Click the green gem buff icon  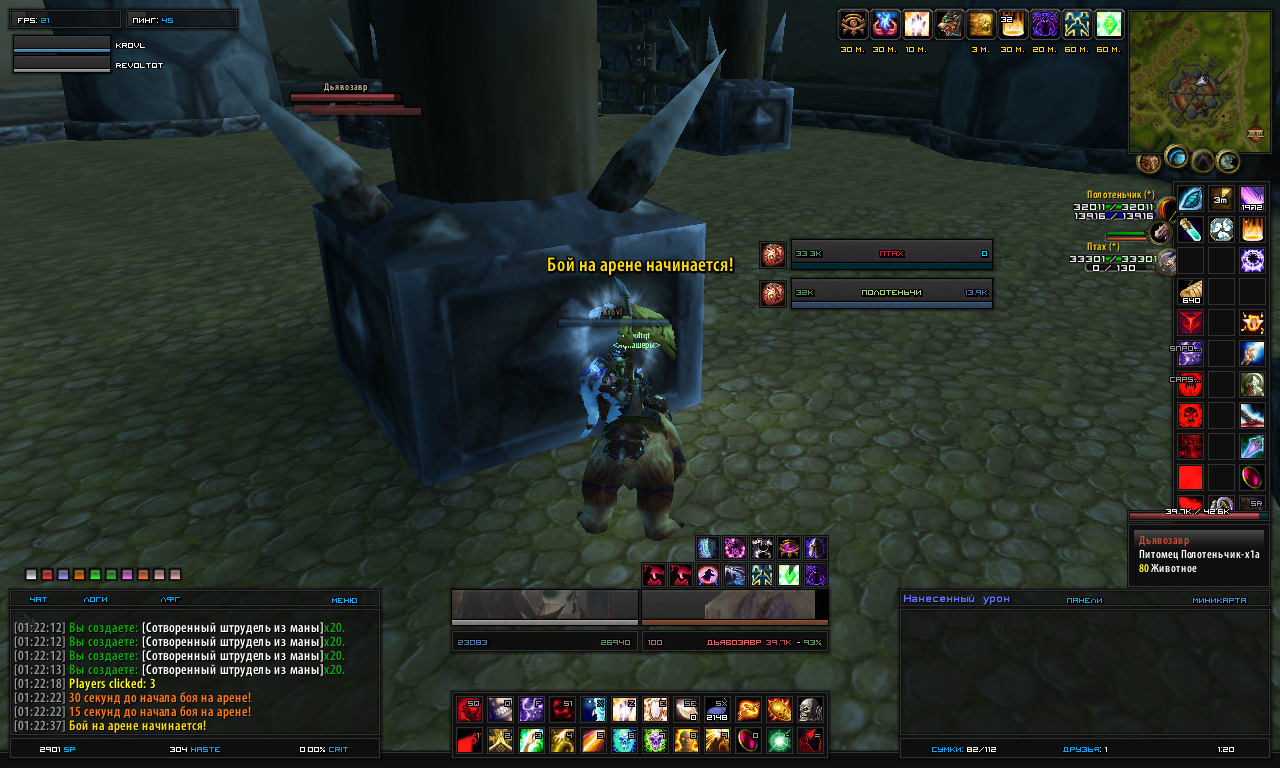[1109, 24]
